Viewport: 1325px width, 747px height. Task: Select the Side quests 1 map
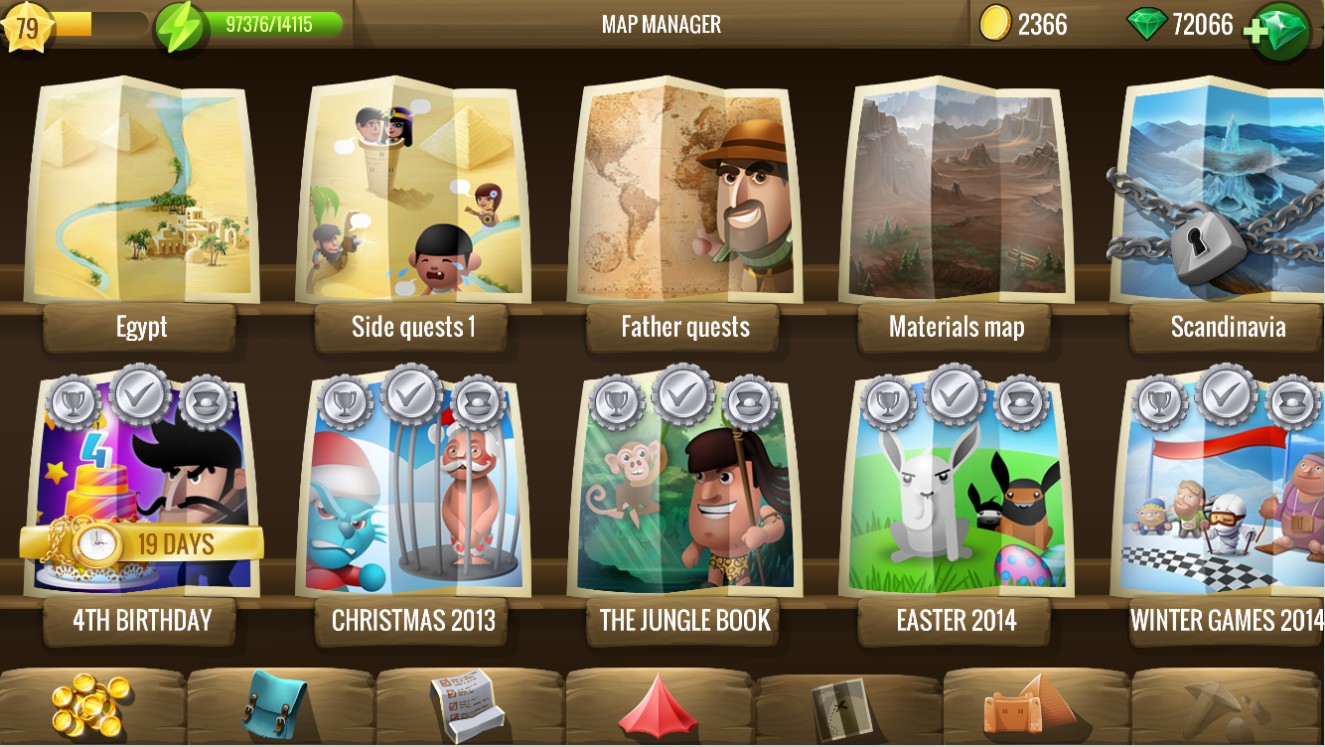coord(412,195)
